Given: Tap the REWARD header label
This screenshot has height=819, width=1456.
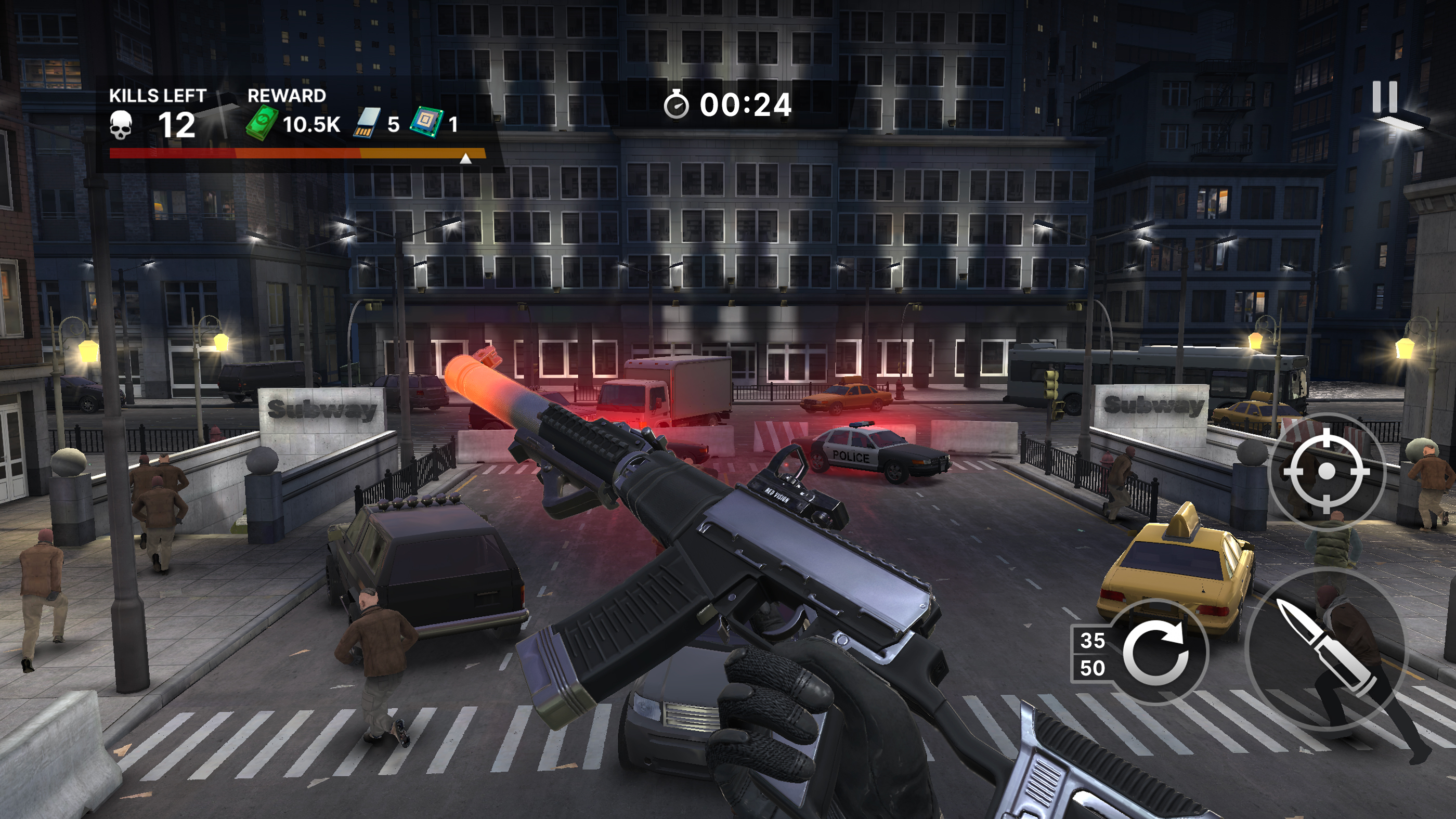Looking at the screenshot, I should (286, 96).
